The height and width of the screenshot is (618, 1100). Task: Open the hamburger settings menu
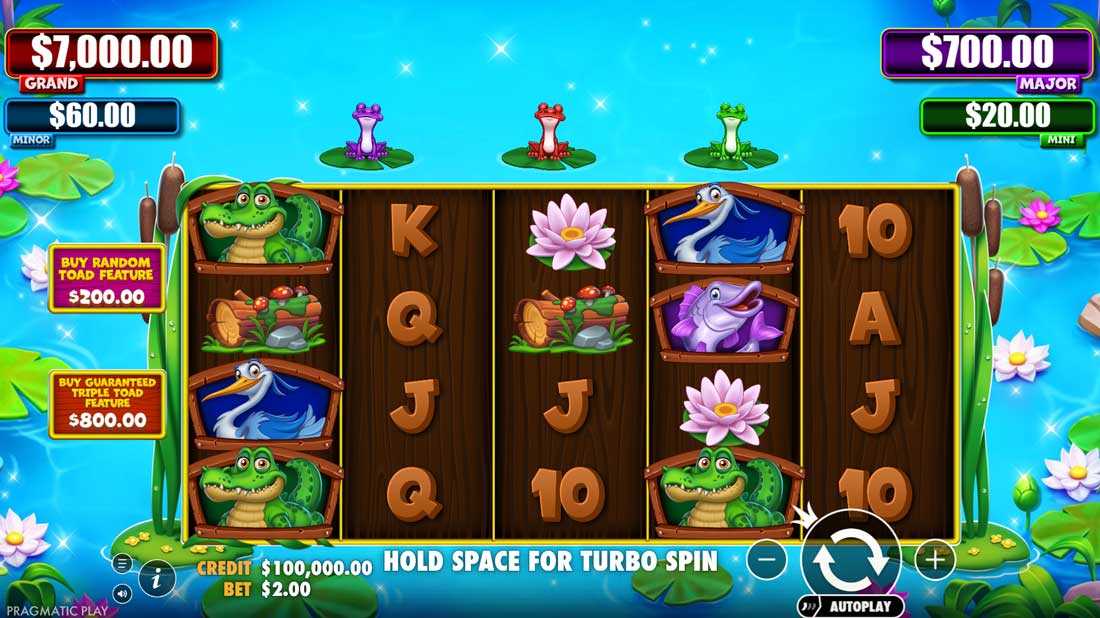123,564
